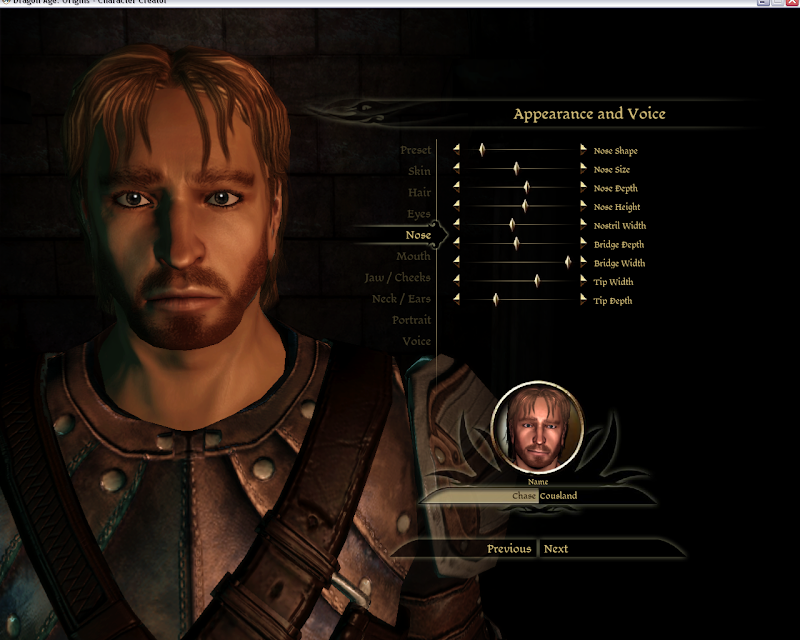Decrease Nose Depth with left arrow

tap(457, 187)
